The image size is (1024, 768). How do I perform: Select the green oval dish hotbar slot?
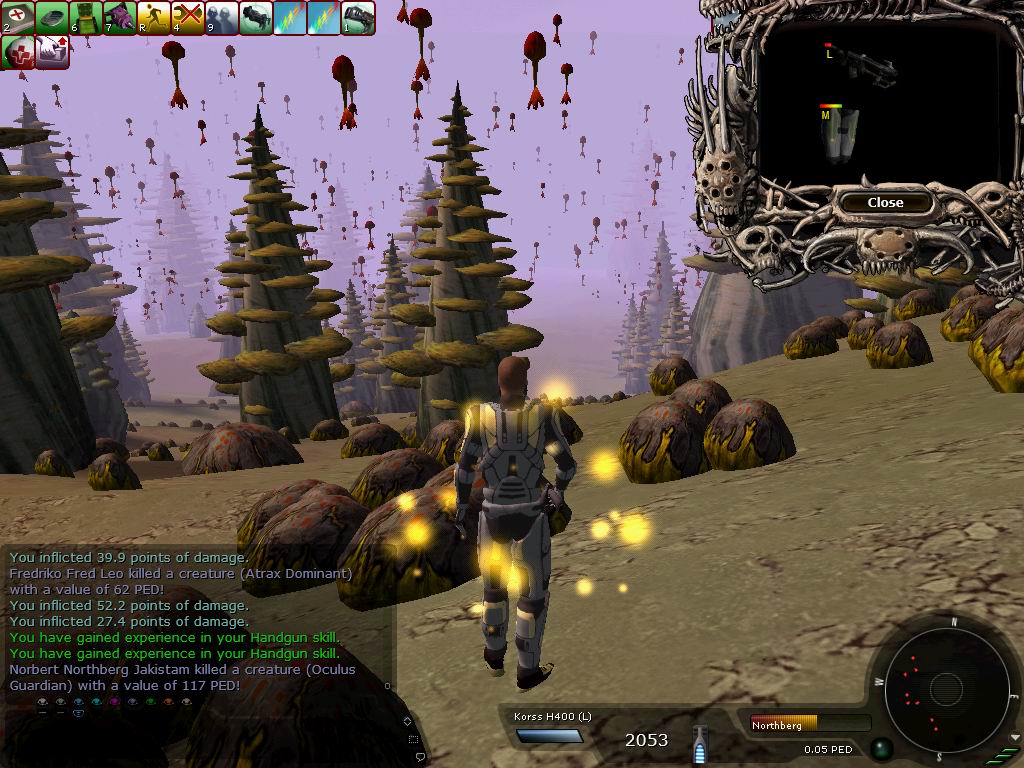(x=52, y=17)
